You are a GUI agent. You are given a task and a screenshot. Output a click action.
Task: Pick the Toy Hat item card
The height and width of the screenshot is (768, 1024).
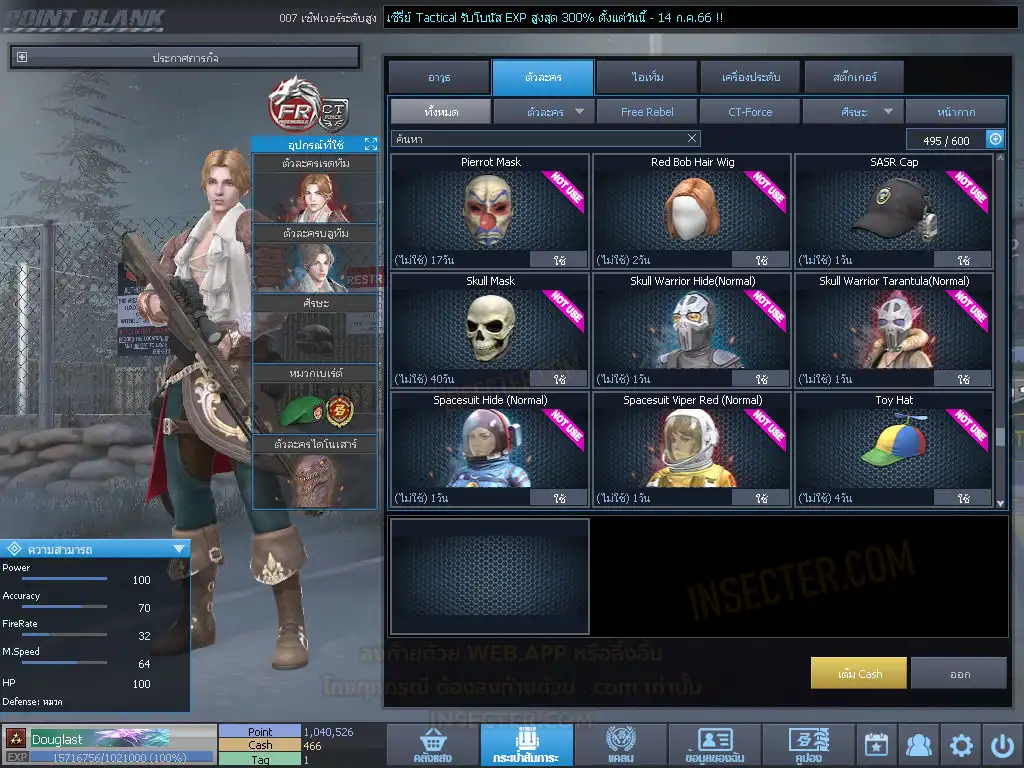point(893,448)
